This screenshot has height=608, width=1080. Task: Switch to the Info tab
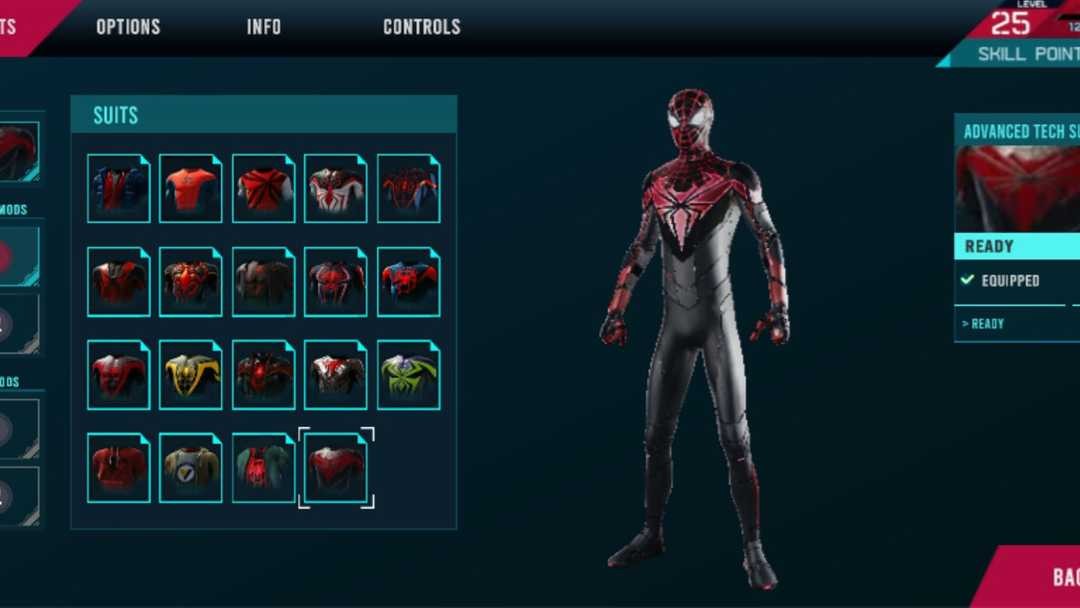point(264,27)
